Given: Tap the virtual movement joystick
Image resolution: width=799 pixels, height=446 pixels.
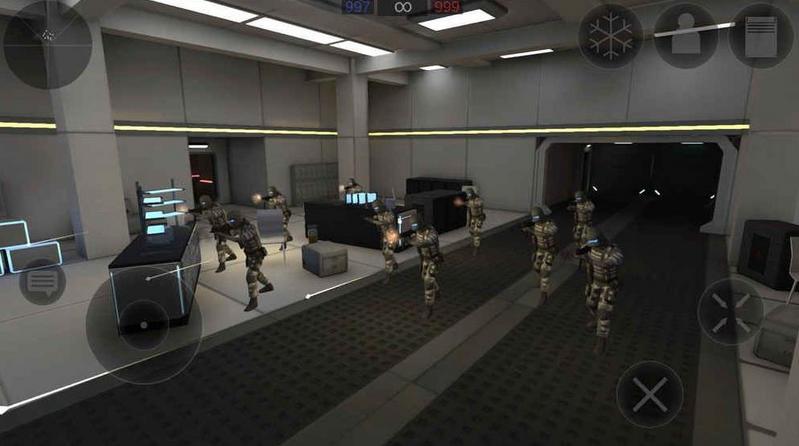Looking at the screenshot, I should tap(144, 323).
